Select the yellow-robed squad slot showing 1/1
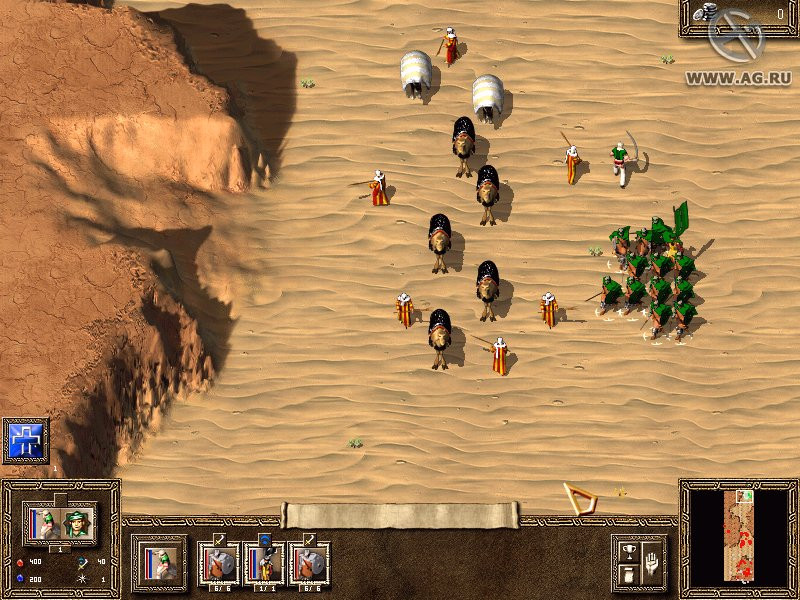800x600 pixels. (x=265, y=563)
